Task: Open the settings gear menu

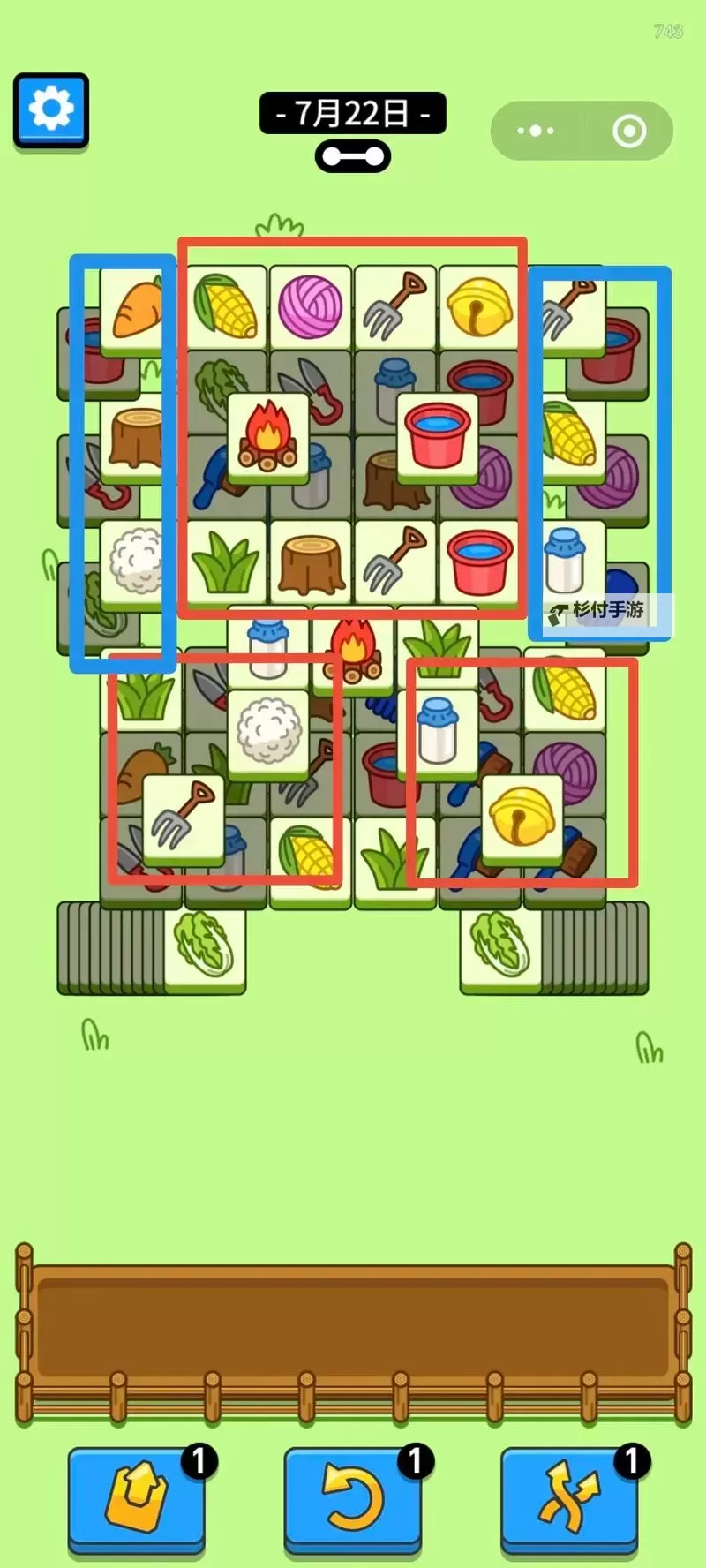Action: click(51, 109)
